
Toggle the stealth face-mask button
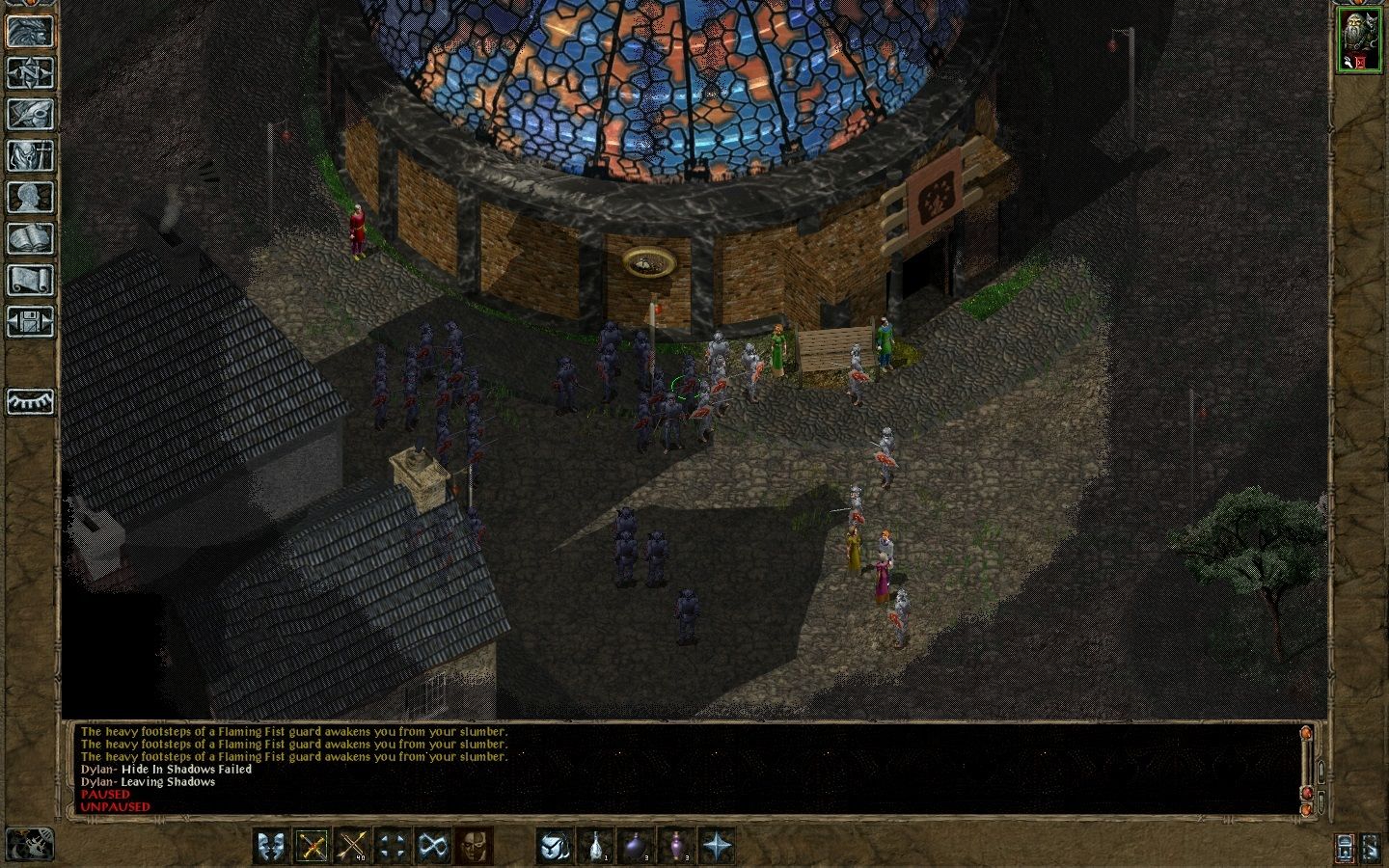point(473,846)
